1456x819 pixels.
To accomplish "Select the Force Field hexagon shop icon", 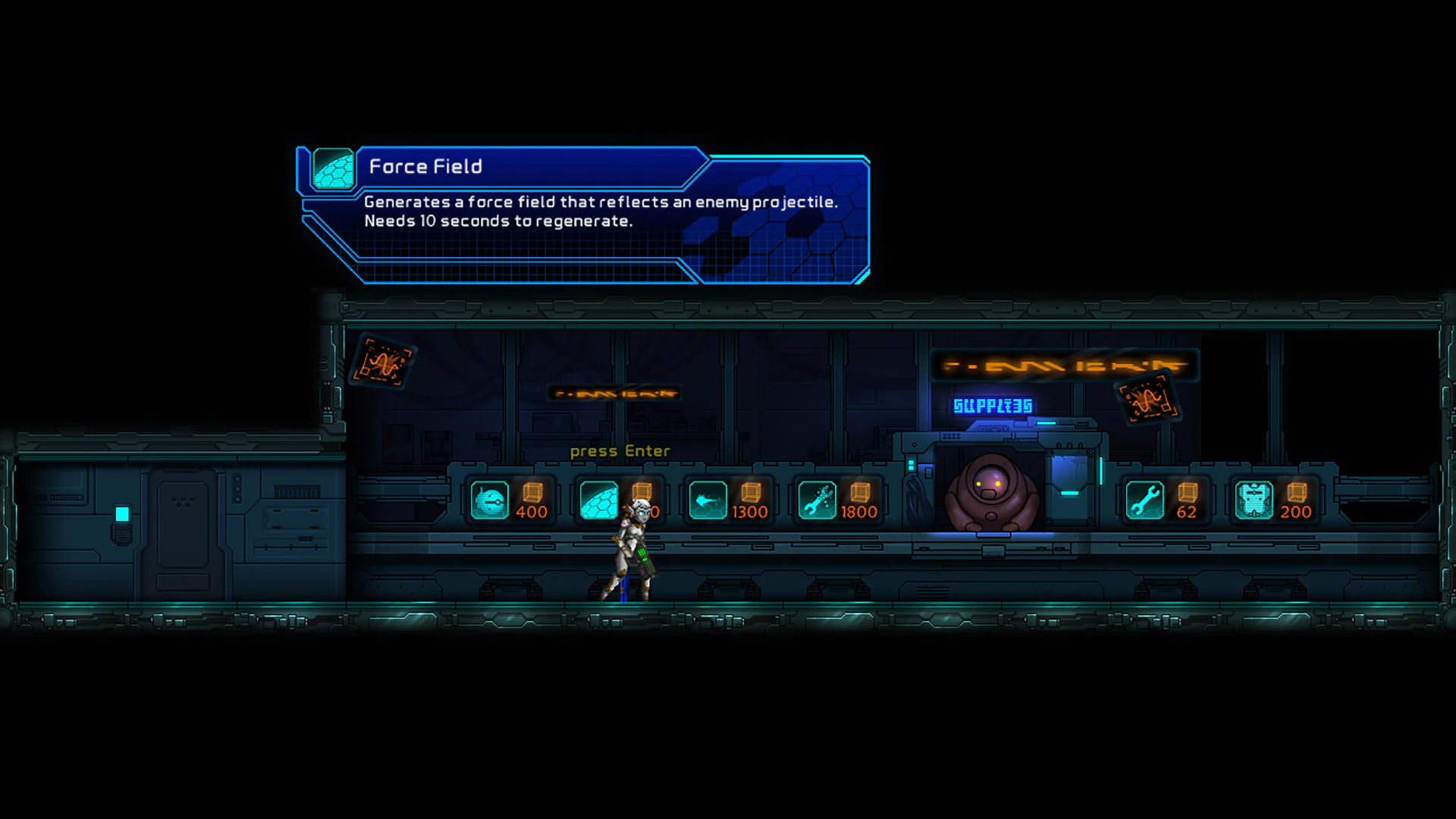I will click(x=599, y=500).
